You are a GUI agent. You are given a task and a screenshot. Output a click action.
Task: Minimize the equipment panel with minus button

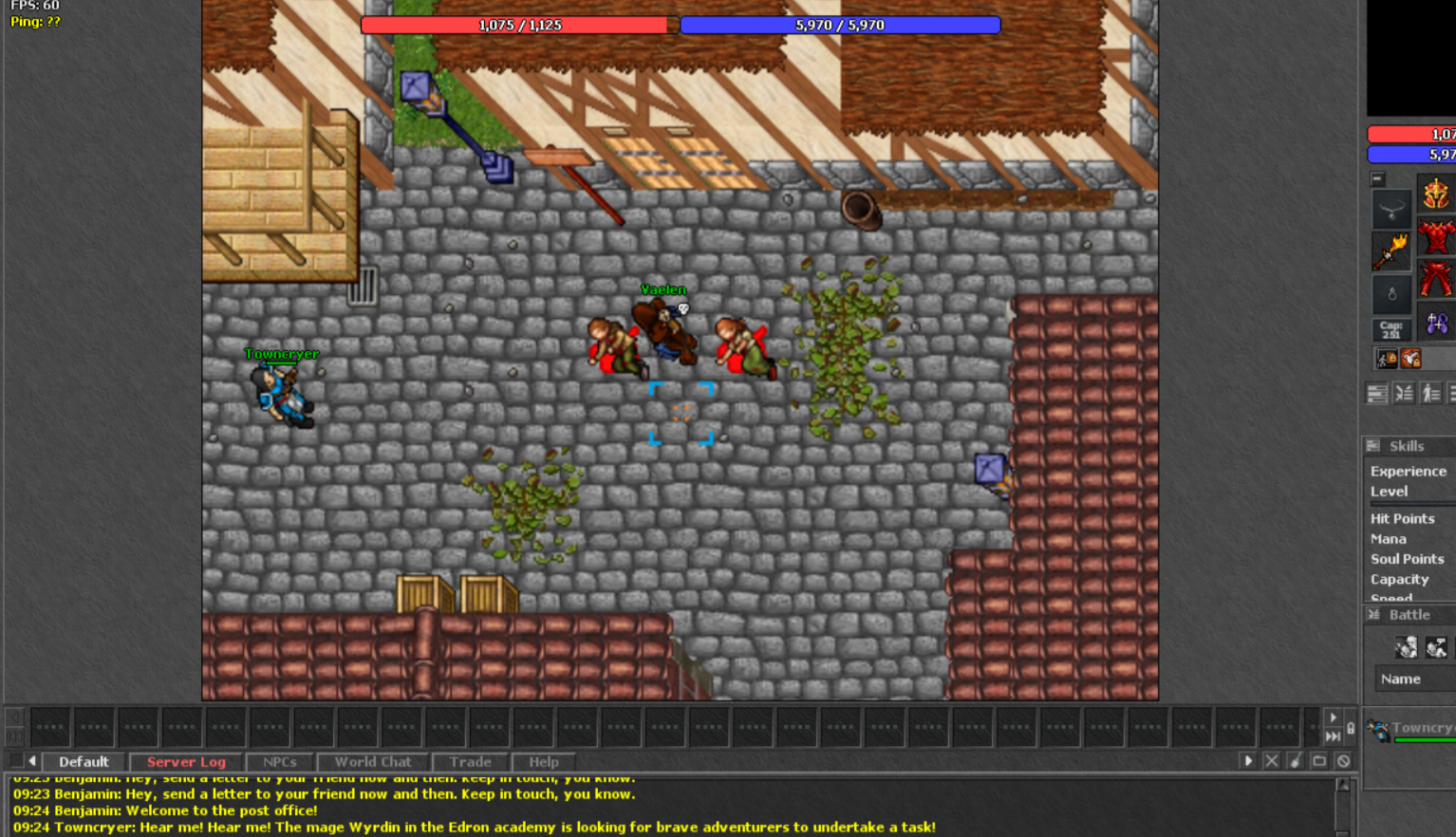tap(1377, 178)
